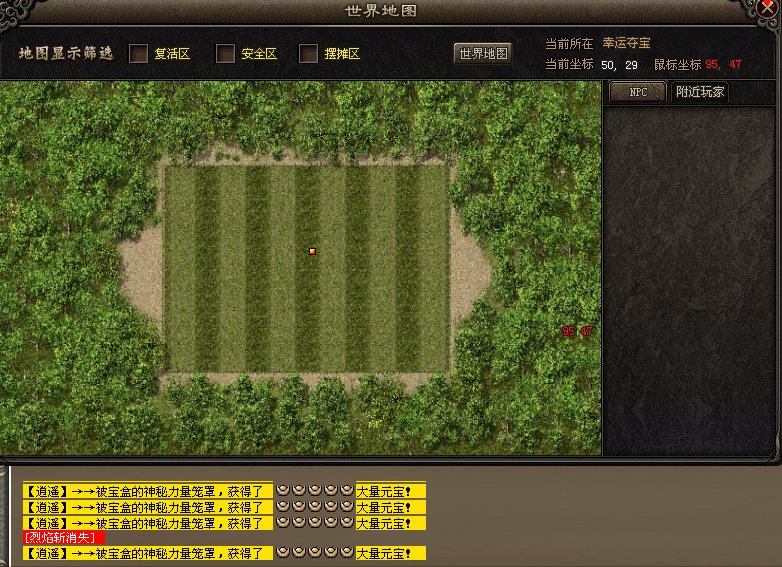Switch to the NPC tab
782x567 pixels.
(637, 93)
